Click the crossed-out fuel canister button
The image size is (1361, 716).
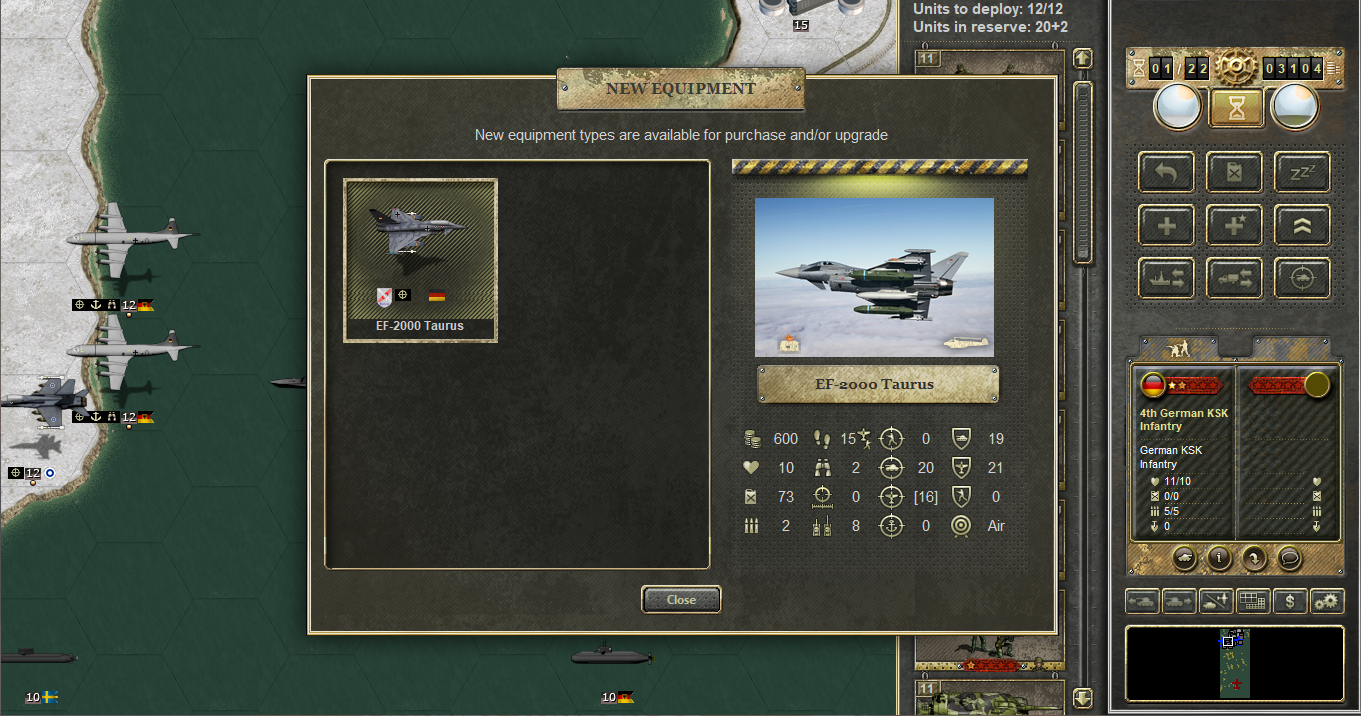(1234, 172)
